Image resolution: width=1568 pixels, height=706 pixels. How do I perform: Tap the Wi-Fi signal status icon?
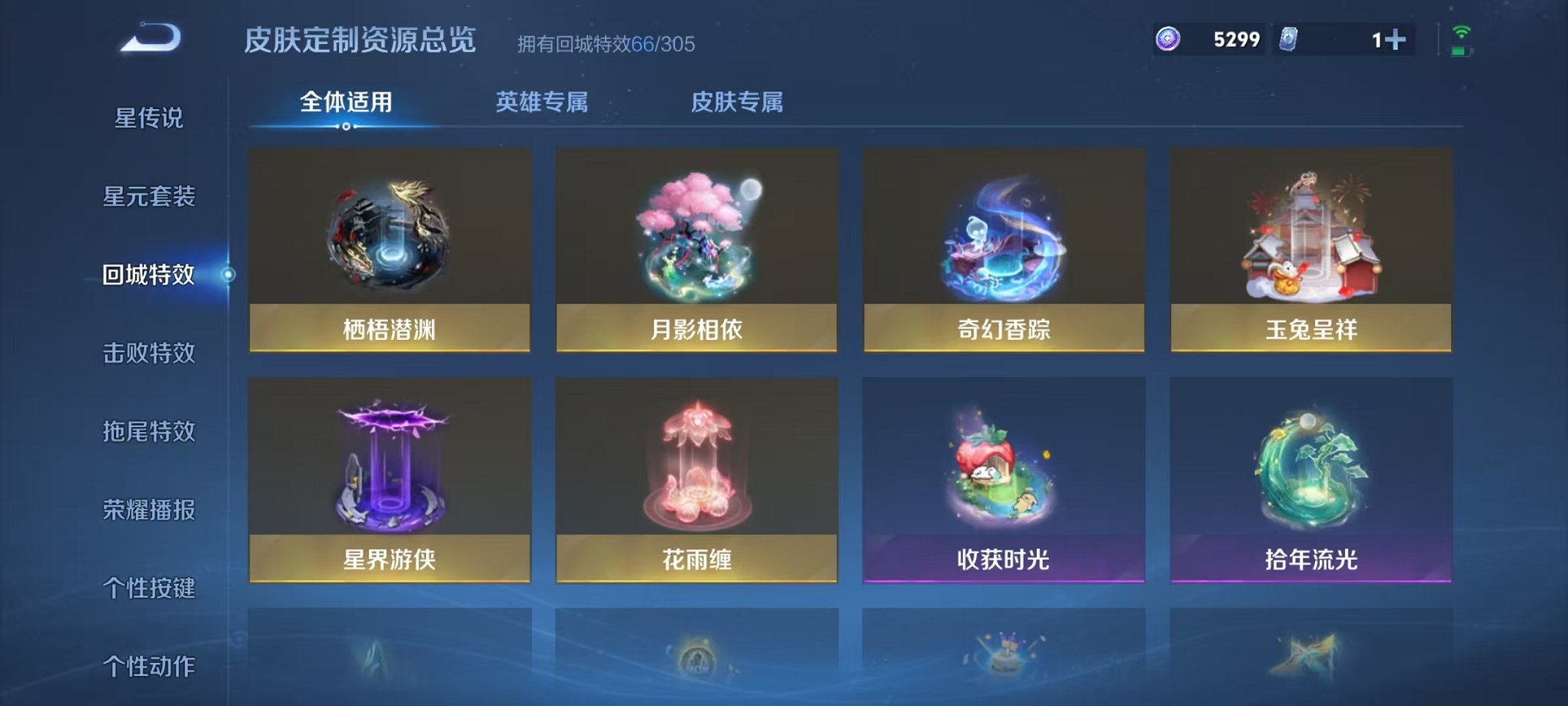tap(1461, 32)
